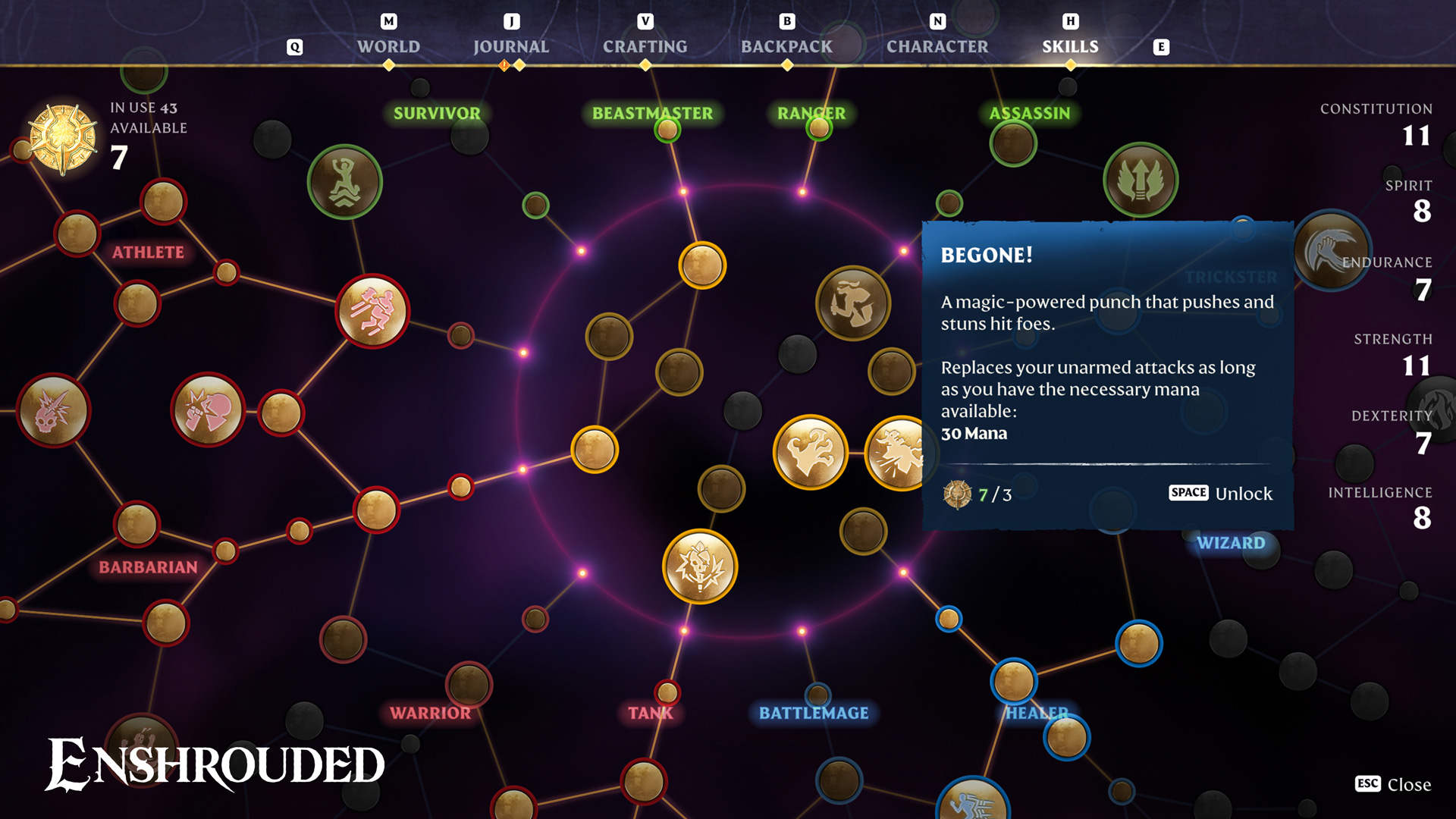
Task: Open the Backpack tab
Action: point(786,46)
